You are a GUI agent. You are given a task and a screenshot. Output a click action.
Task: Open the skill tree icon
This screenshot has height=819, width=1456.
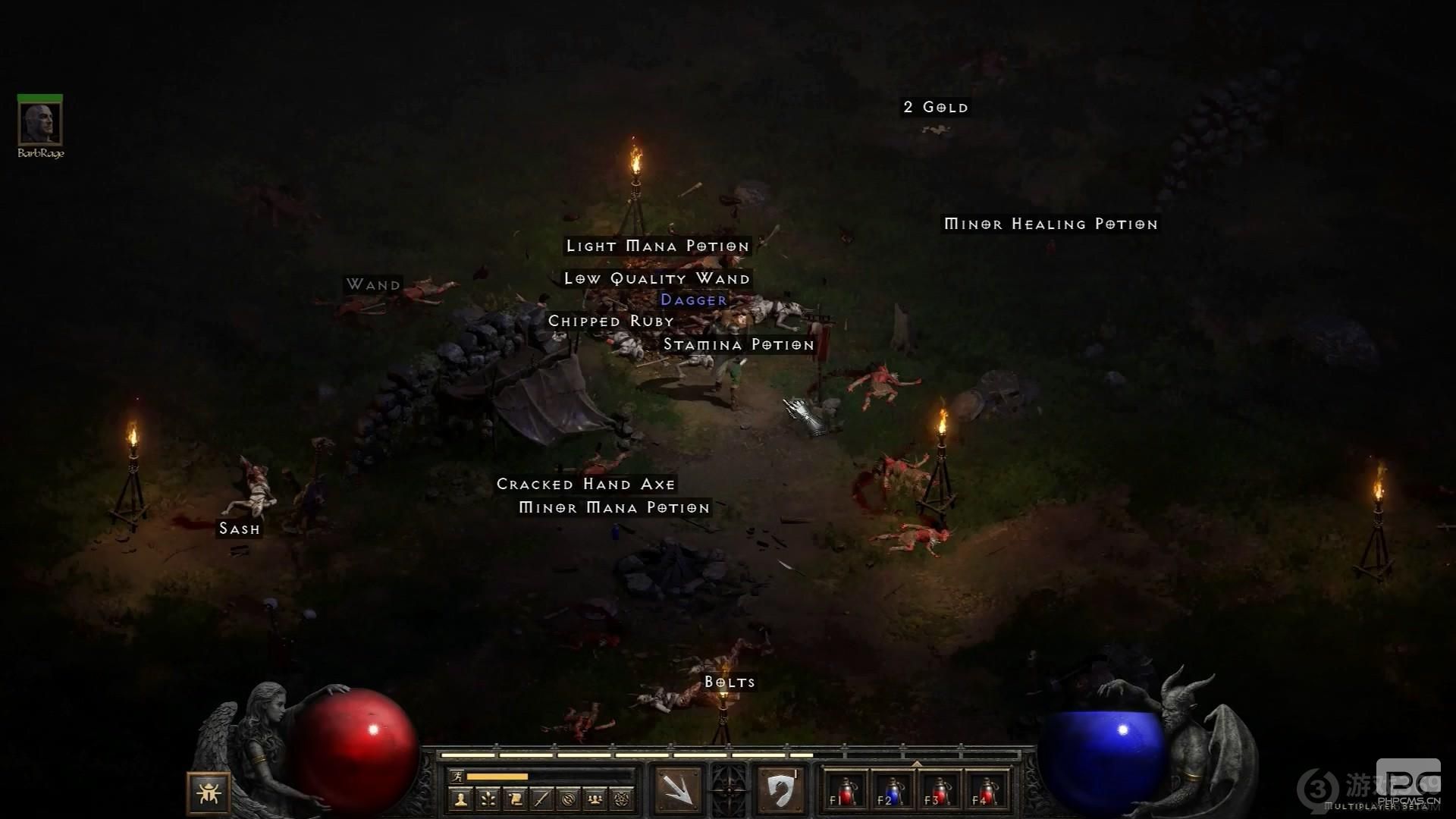488,799
